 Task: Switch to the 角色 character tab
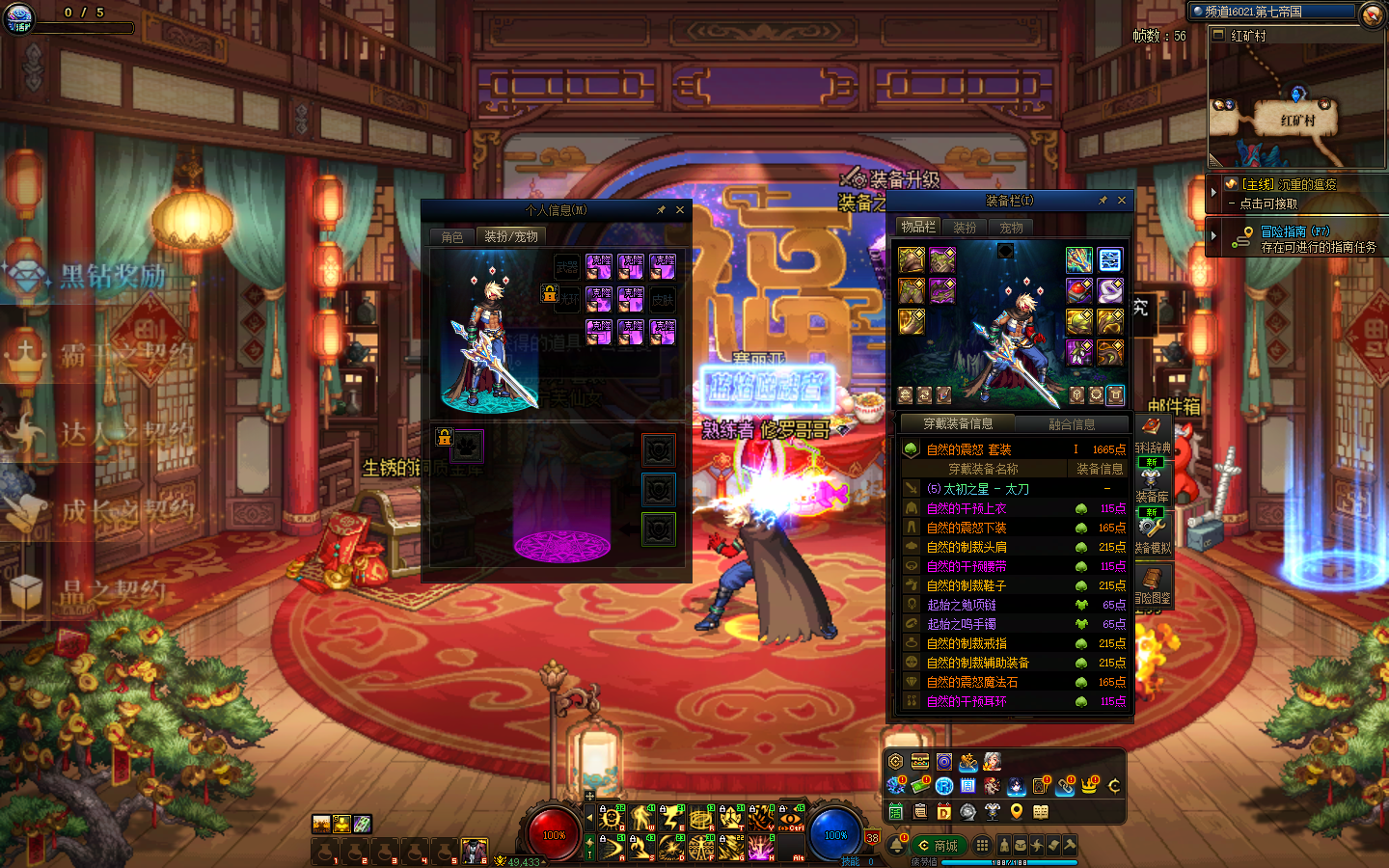point(452,236)
